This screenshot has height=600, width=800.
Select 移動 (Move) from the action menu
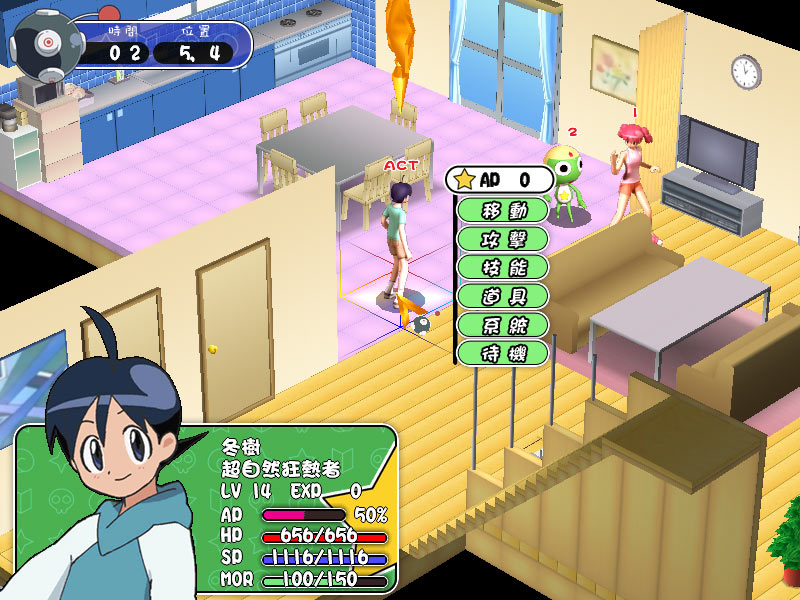click(502, 211)
